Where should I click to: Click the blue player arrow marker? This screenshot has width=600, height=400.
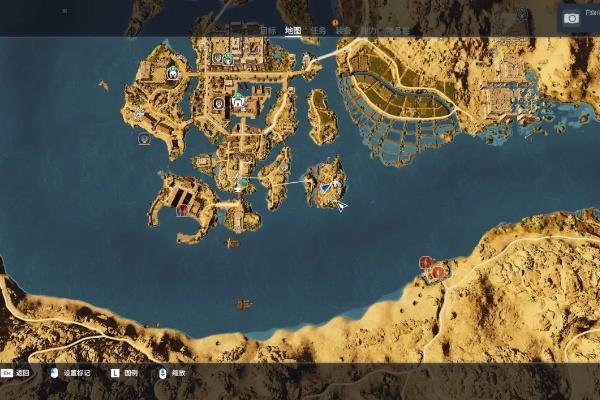click(326, 186)
